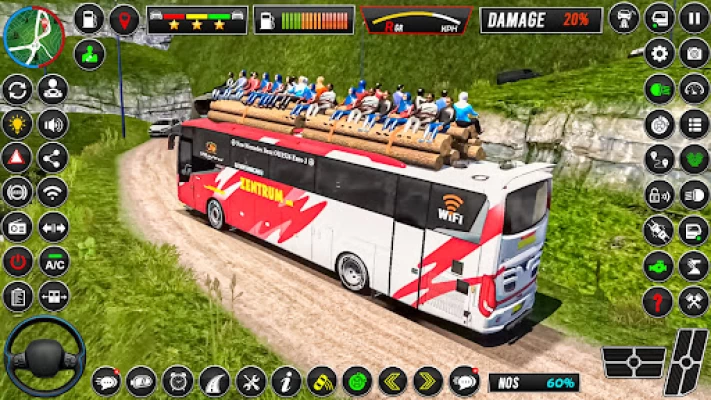Select the red map pin marker
The width and height of the screenshot is (711, 400).
[x=124, y=19]
